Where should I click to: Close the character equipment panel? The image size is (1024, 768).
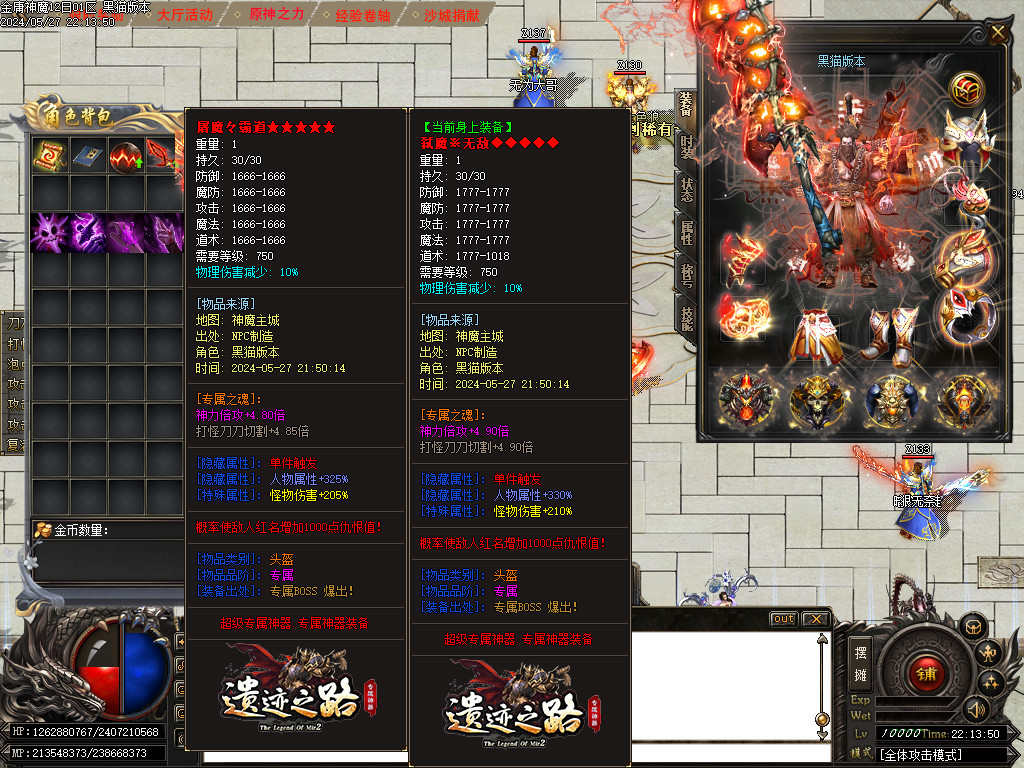click(997, 32)
